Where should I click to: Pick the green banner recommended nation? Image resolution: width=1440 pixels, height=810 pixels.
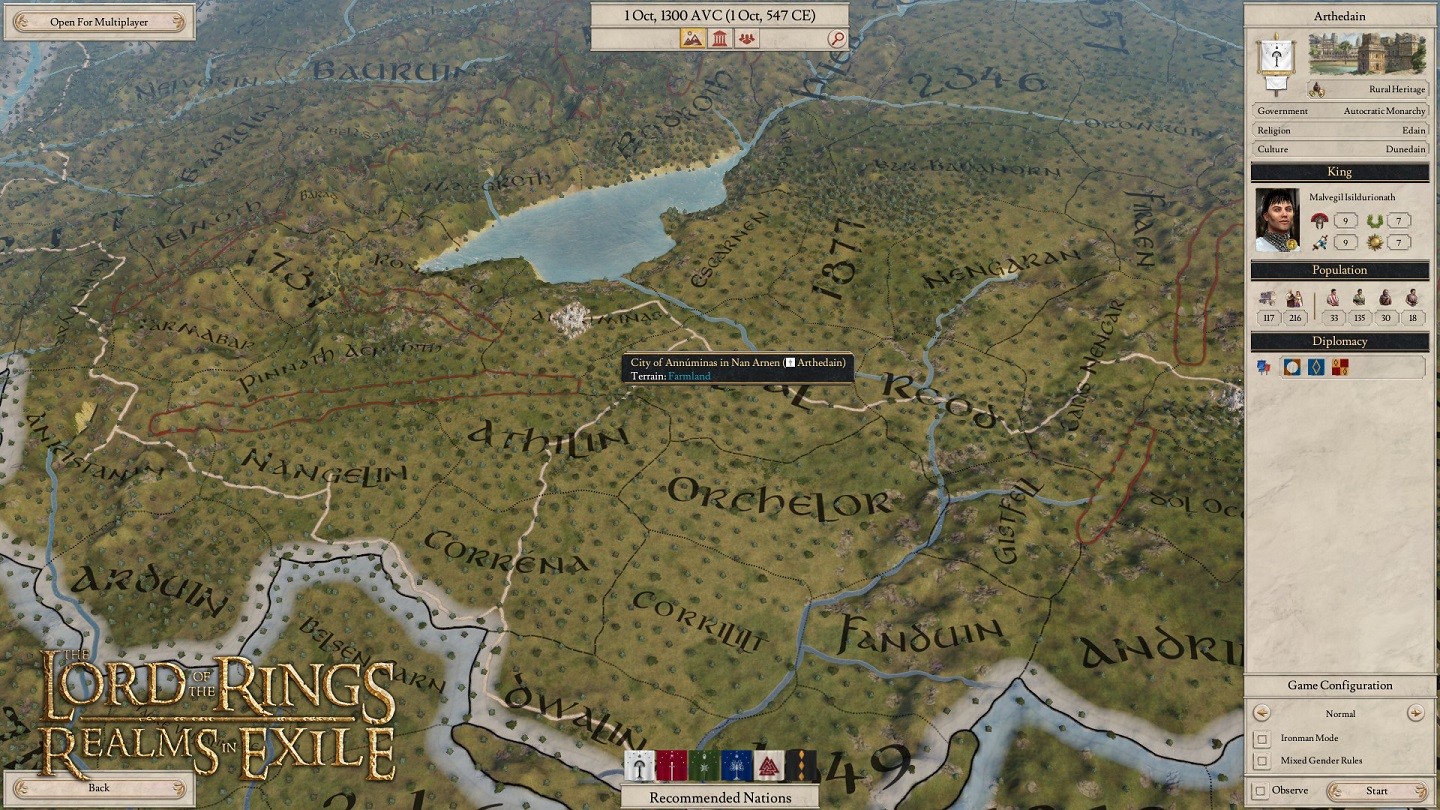[x=704, y=766]
